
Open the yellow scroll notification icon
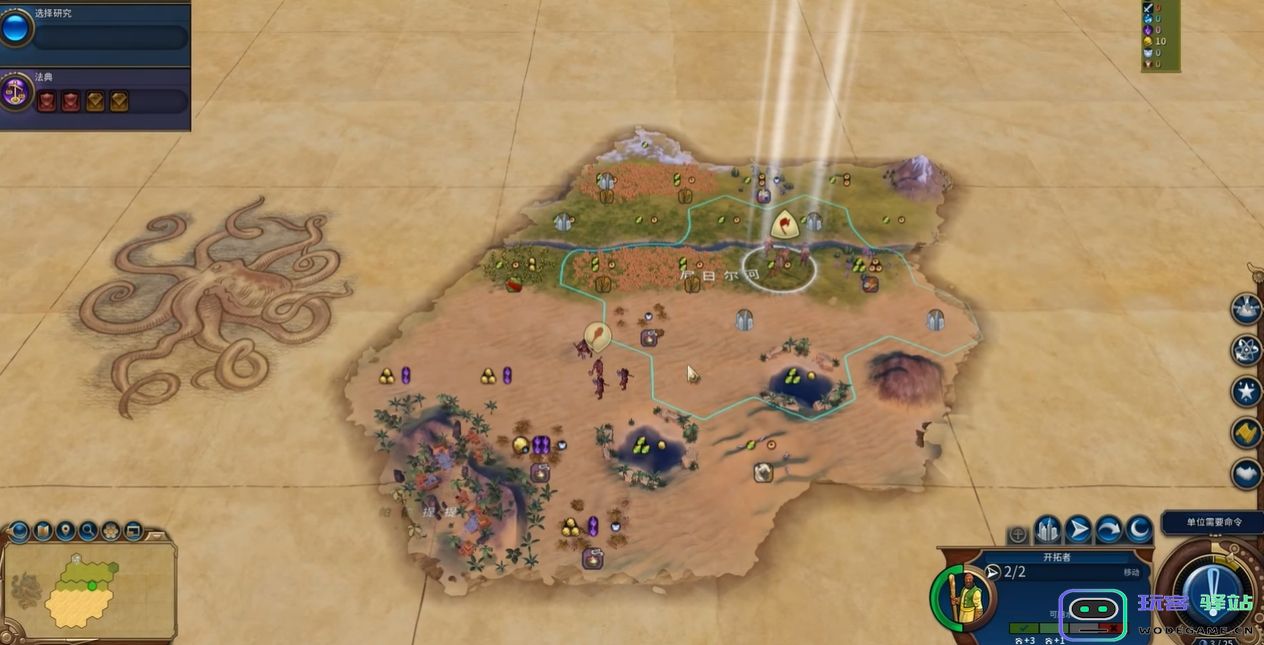[1246, 432]
